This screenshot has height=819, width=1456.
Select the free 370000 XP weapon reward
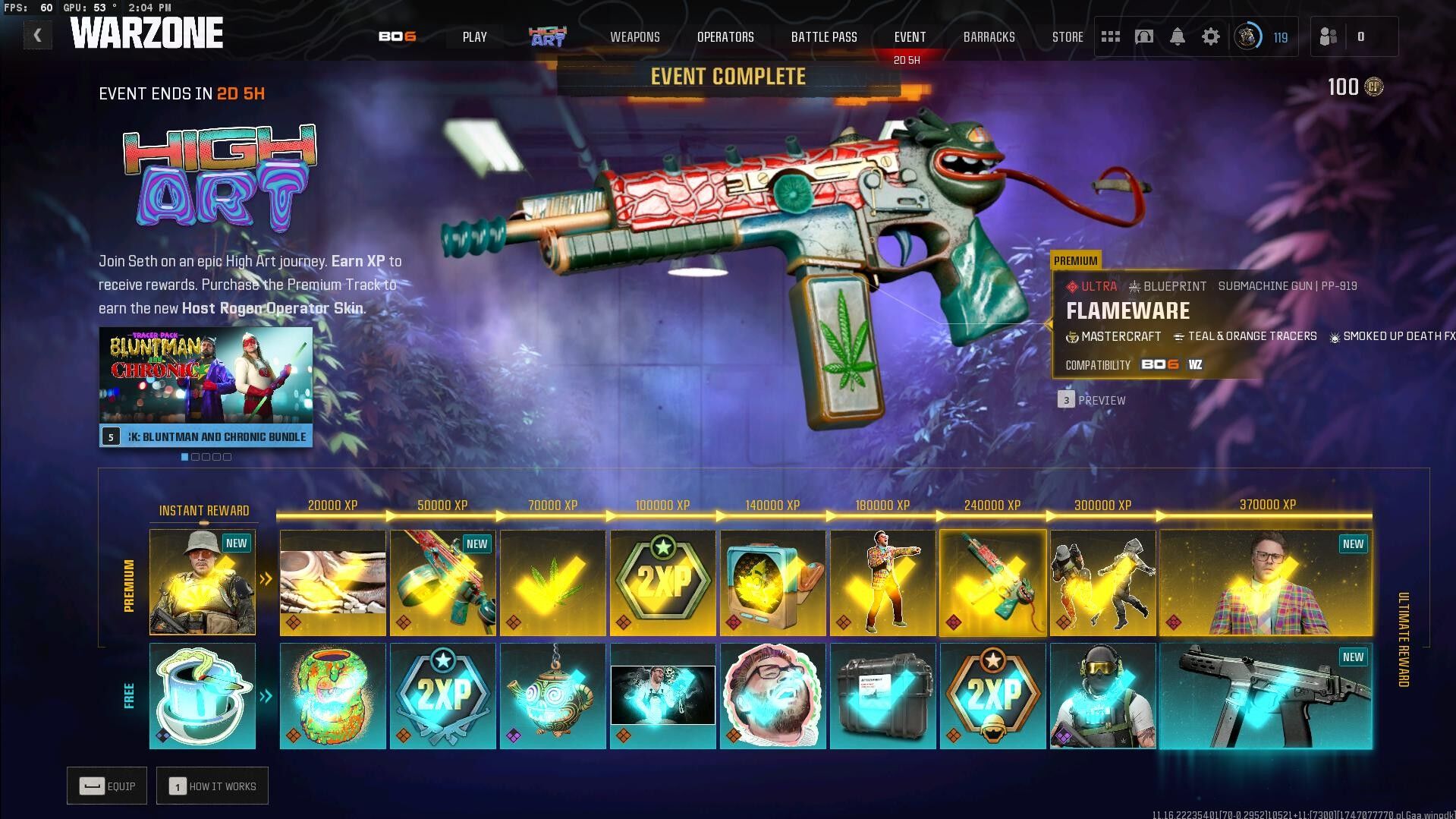tap(1266, 696)
